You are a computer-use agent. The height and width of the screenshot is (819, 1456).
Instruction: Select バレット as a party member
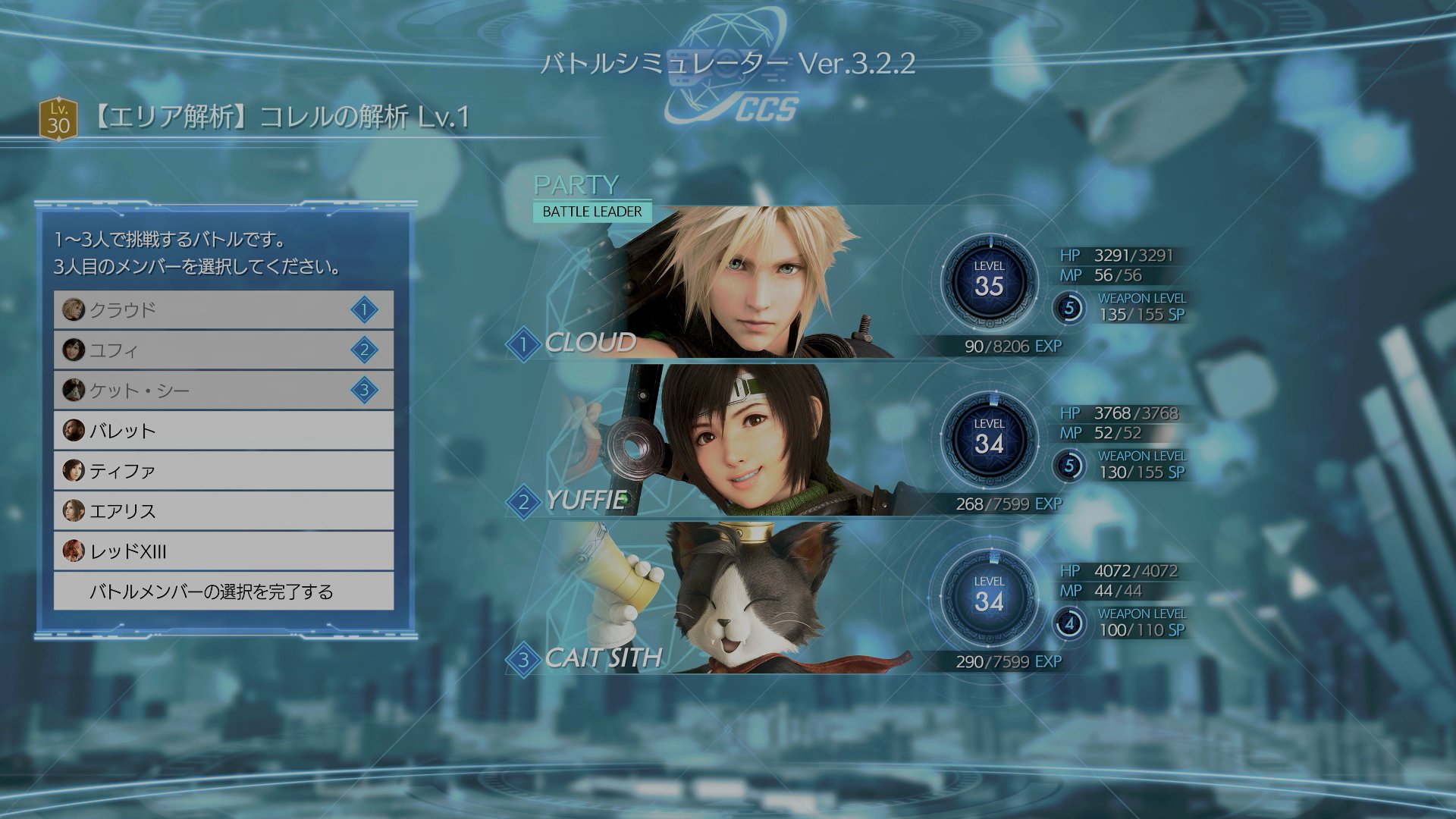(x=224, y=431)
